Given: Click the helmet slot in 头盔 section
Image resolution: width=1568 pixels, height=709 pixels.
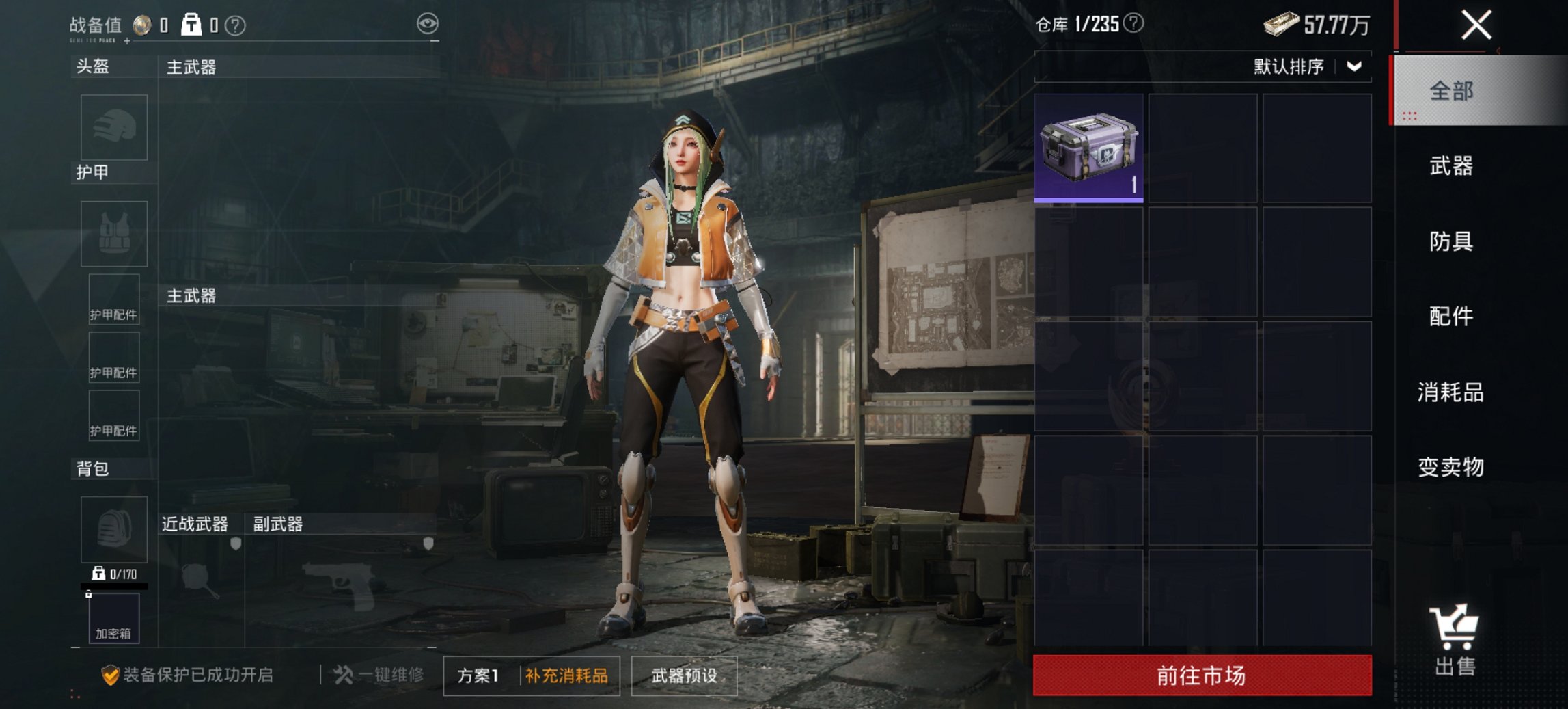Looking at the screenshot, I should point(113,129).
